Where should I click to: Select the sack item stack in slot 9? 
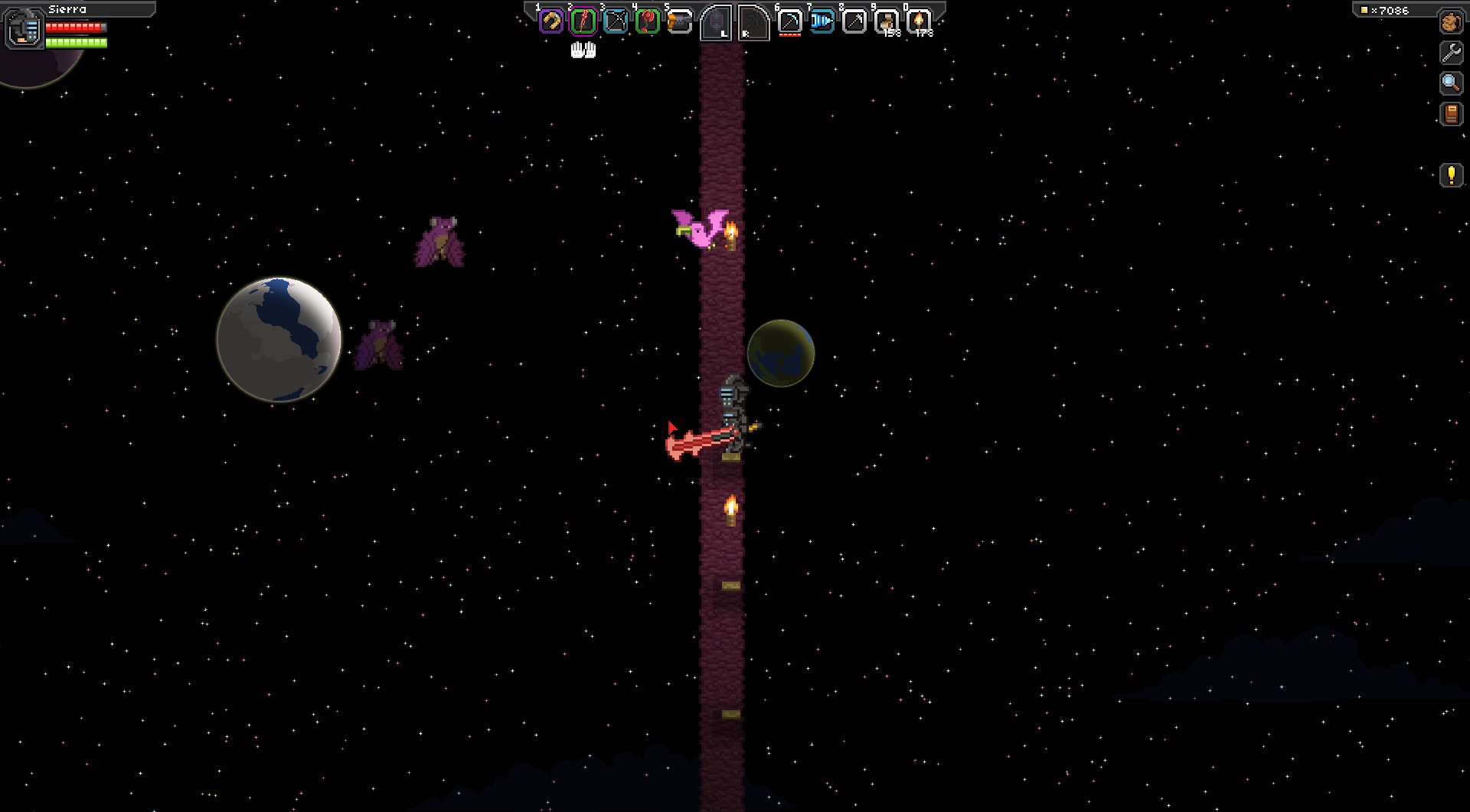[887, 21]
